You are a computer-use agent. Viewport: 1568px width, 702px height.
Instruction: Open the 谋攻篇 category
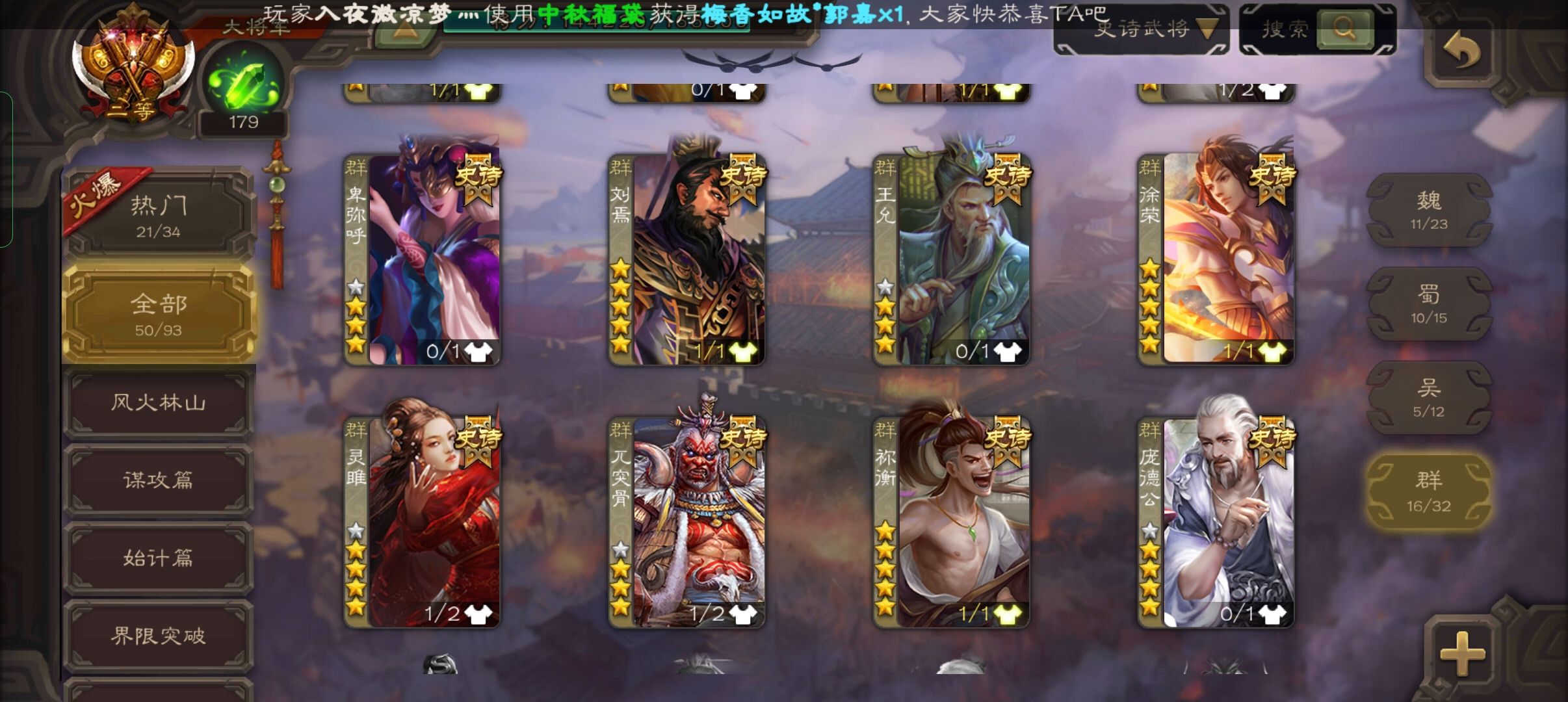[x=159, y=480]
